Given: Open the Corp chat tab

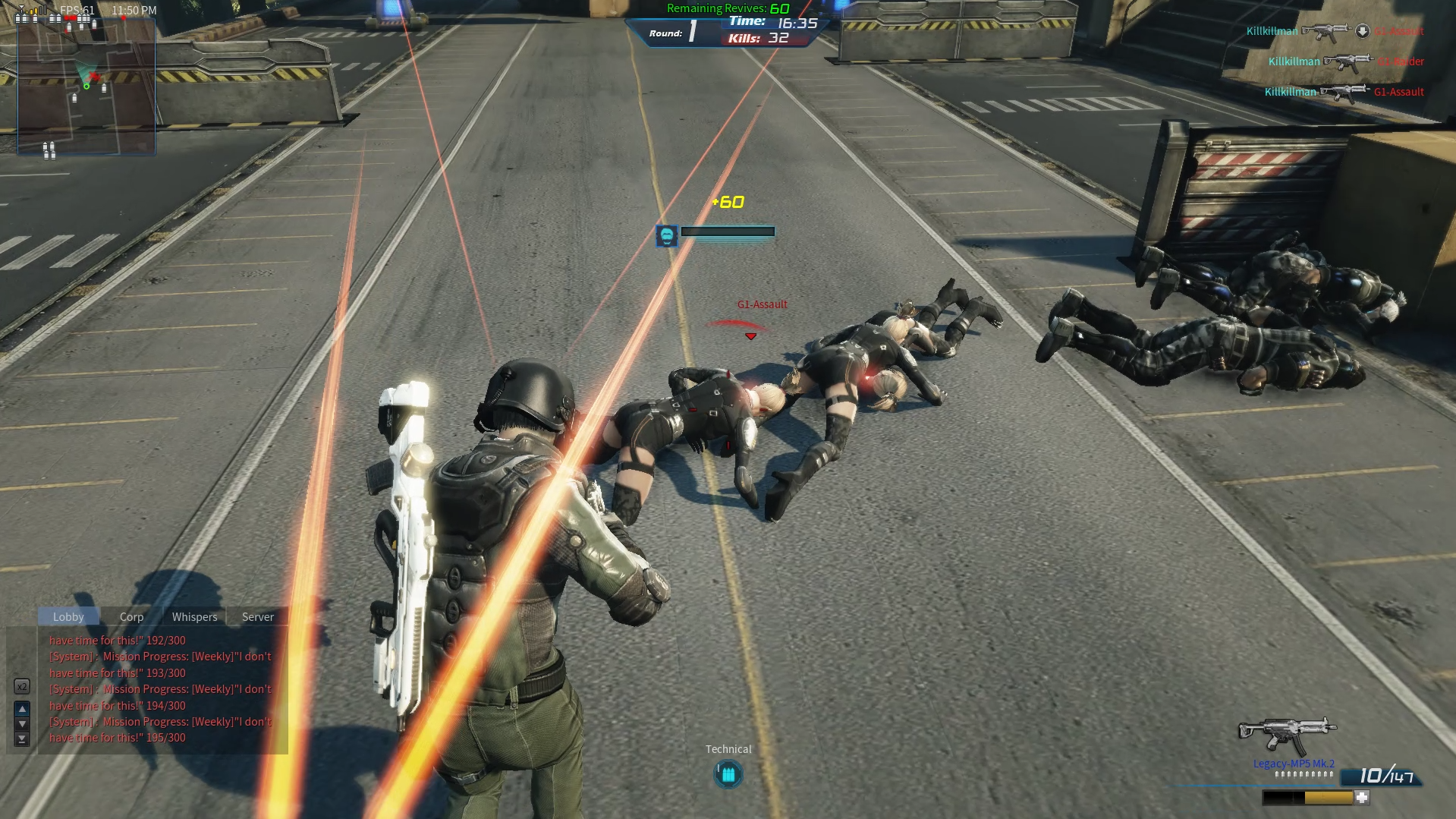Looking at the screenshot, I should (x=131, y=617).
